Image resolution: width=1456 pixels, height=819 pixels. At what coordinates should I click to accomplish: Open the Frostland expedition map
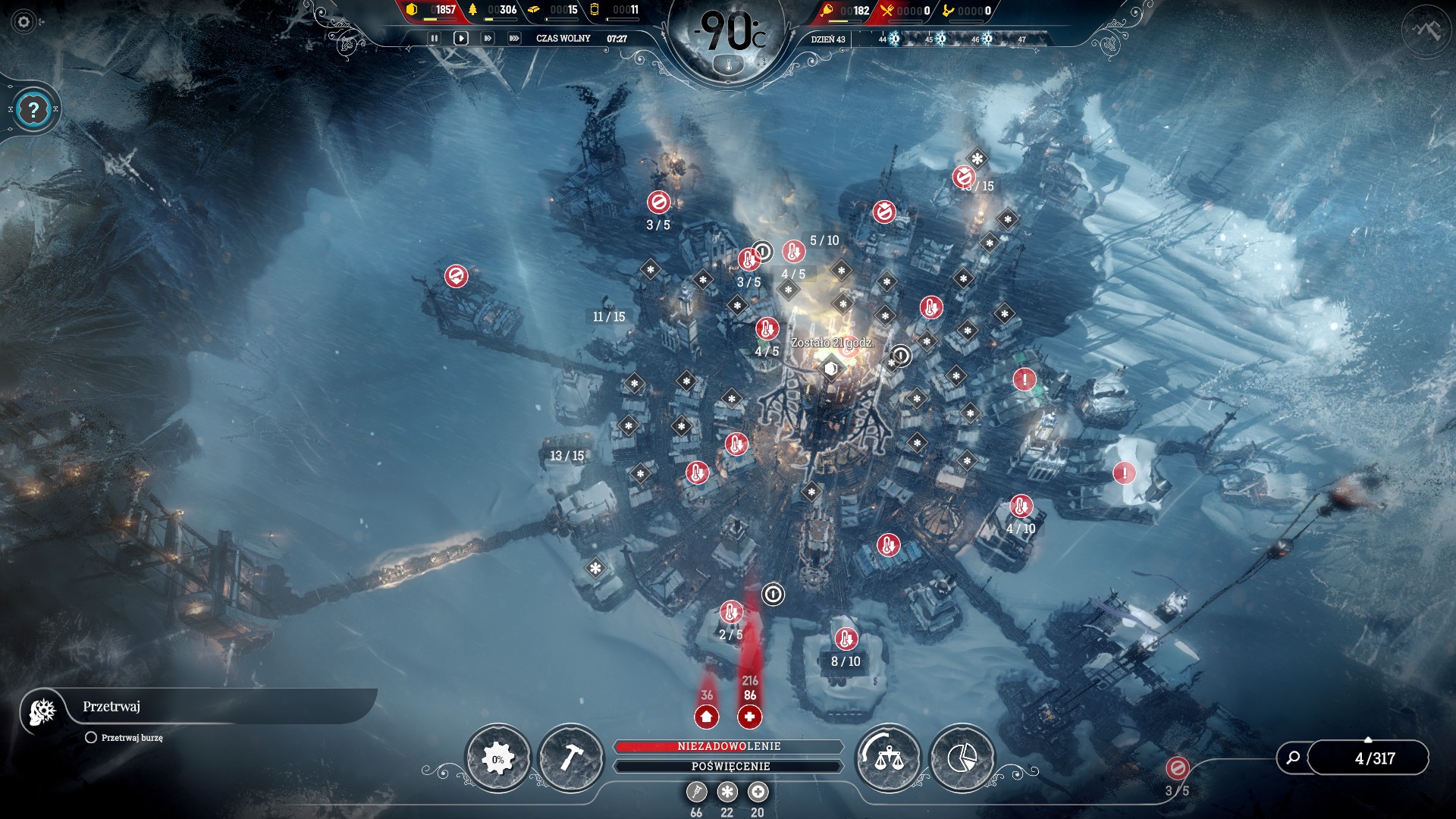(x=1426, y=30)
